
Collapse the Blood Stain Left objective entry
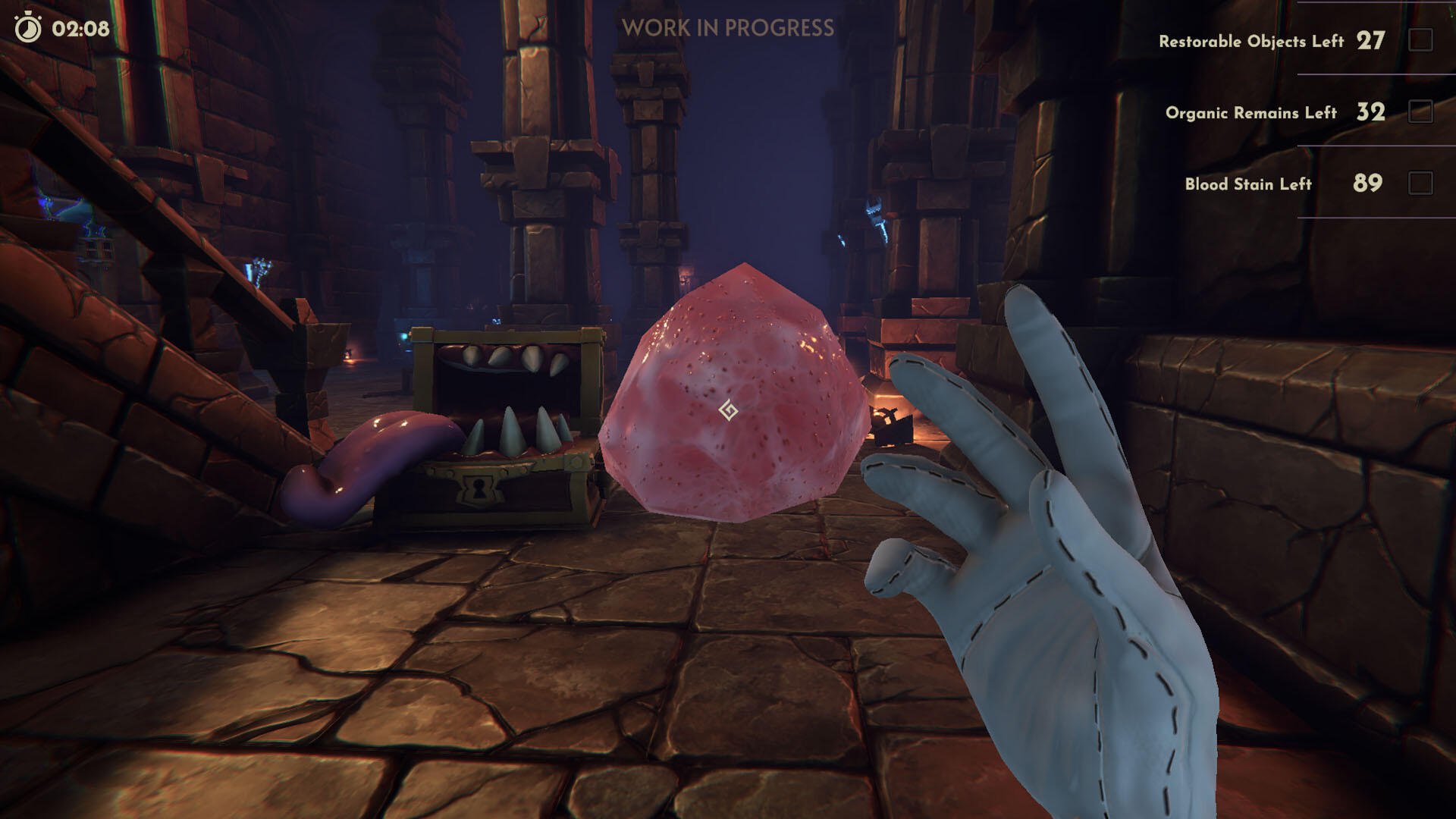pos(1249,184)
